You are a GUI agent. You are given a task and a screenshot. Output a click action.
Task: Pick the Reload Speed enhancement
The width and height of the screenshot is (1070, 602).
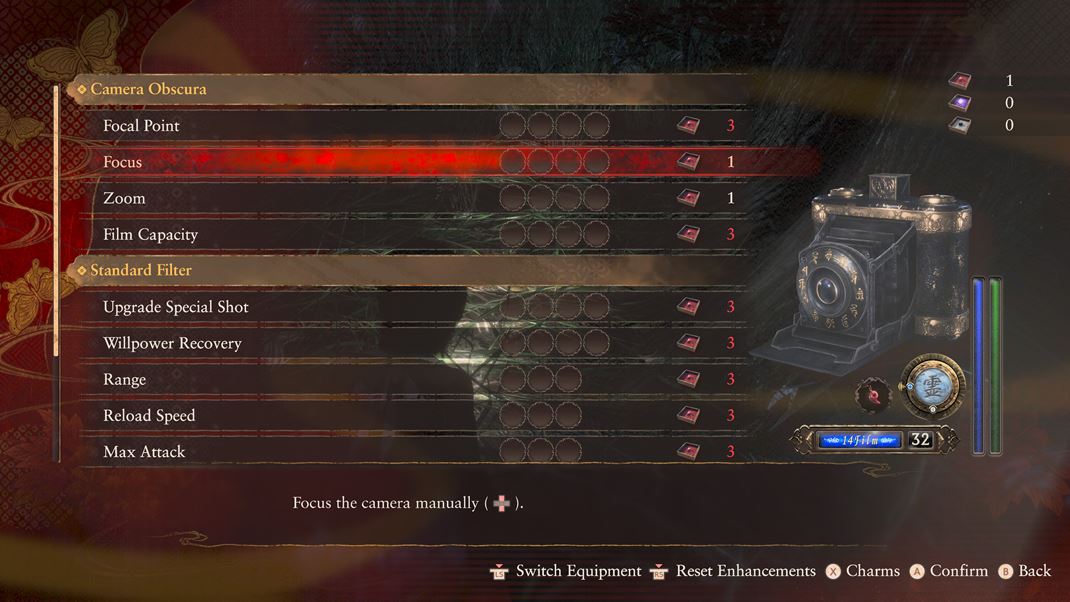point(149,415)
